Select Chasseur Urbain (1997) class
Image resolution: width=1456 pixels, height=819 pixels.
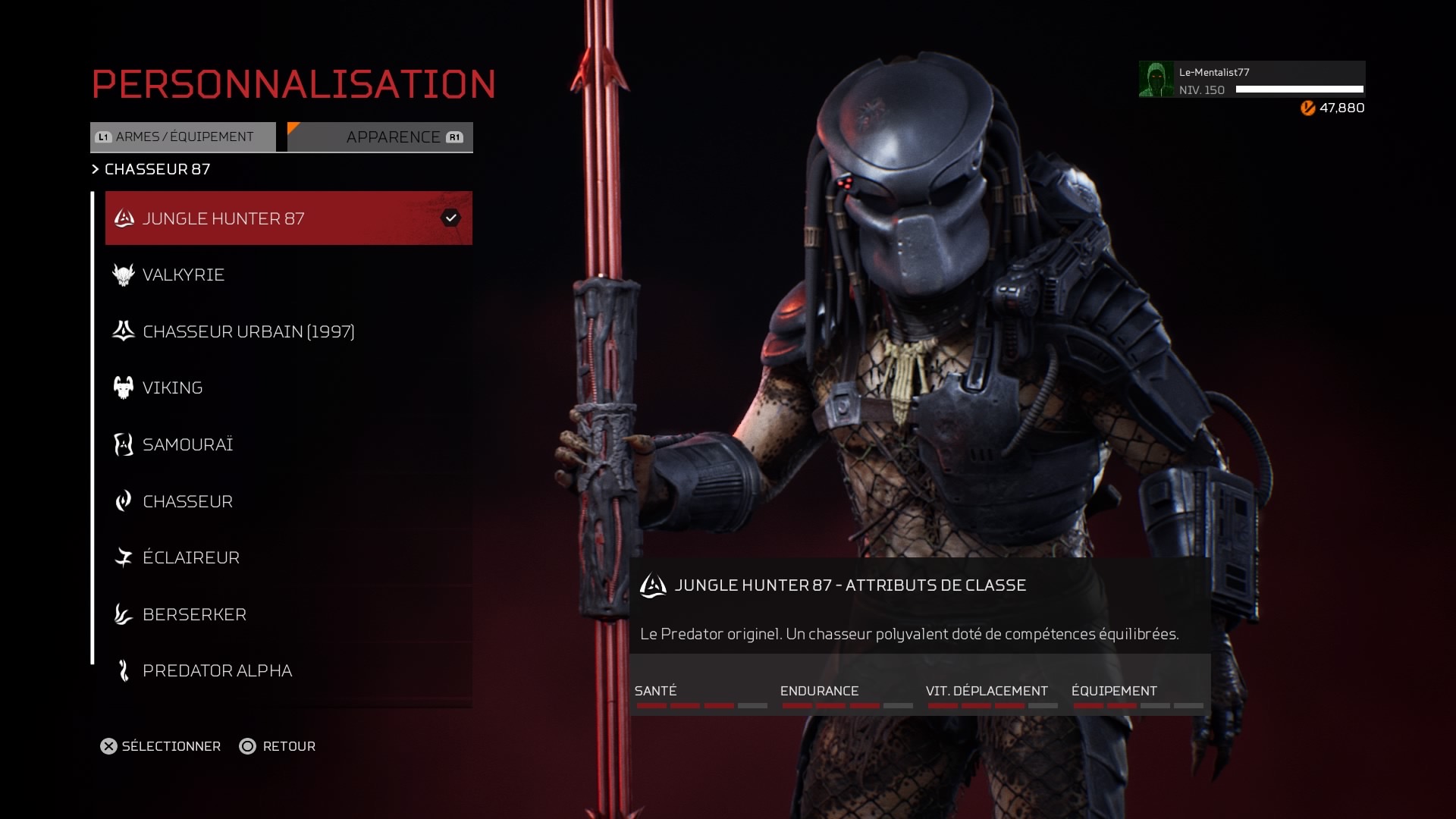pyautogui.click(x=288, y=331)
